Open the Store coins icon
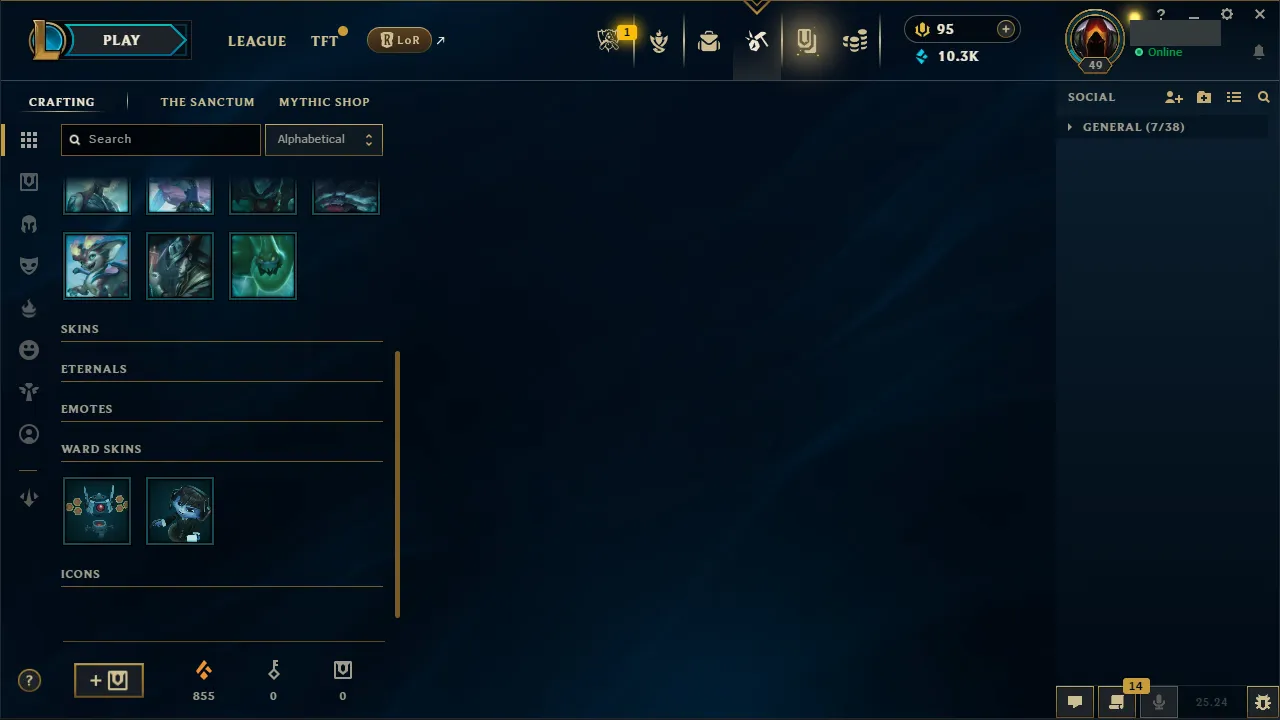Viewport: 1280px width, 720px height. [x=855, y=40]
